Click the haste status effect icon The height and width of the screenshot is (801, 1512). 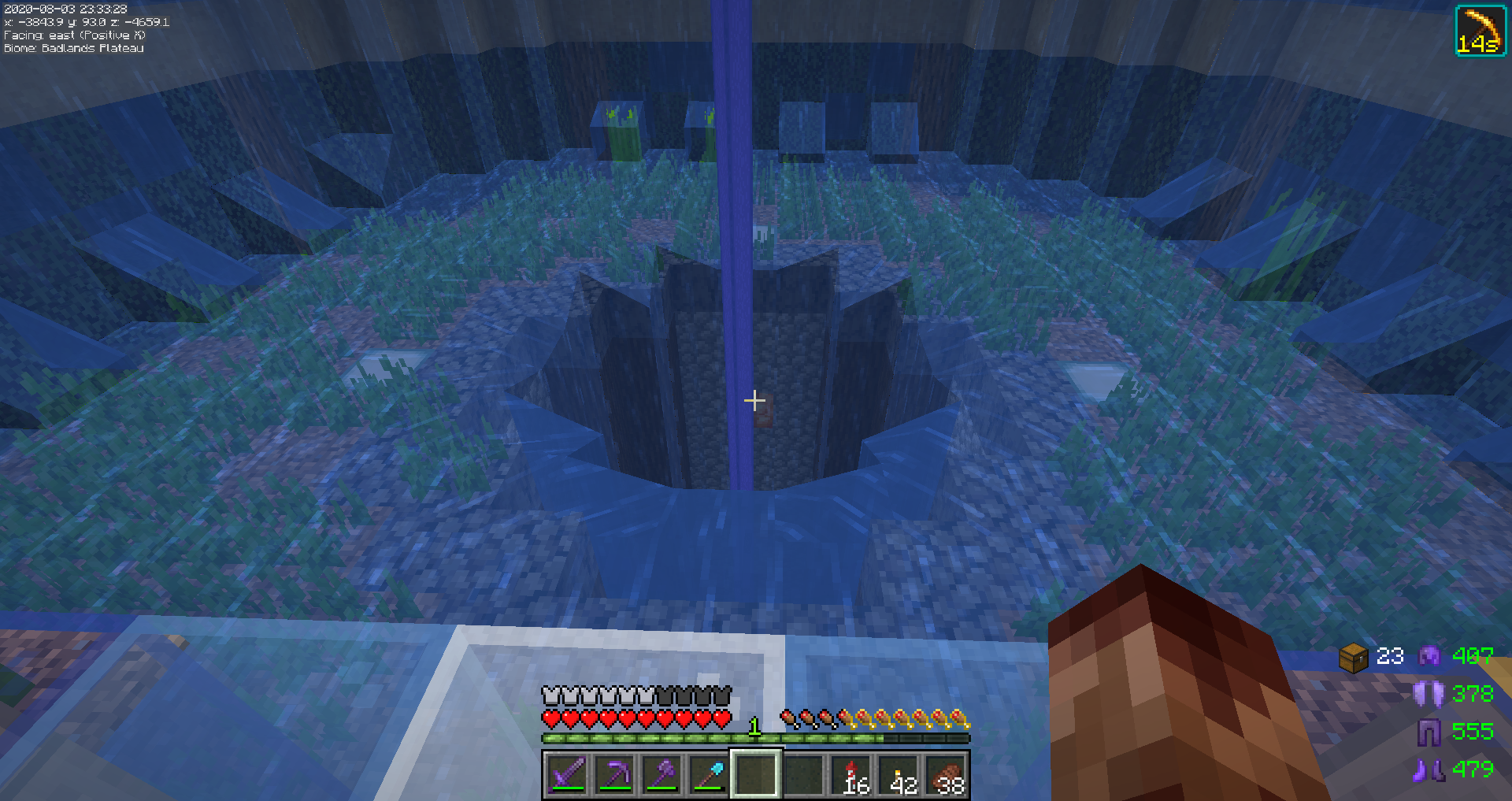pyautogui.click(x=1480, y=31)
